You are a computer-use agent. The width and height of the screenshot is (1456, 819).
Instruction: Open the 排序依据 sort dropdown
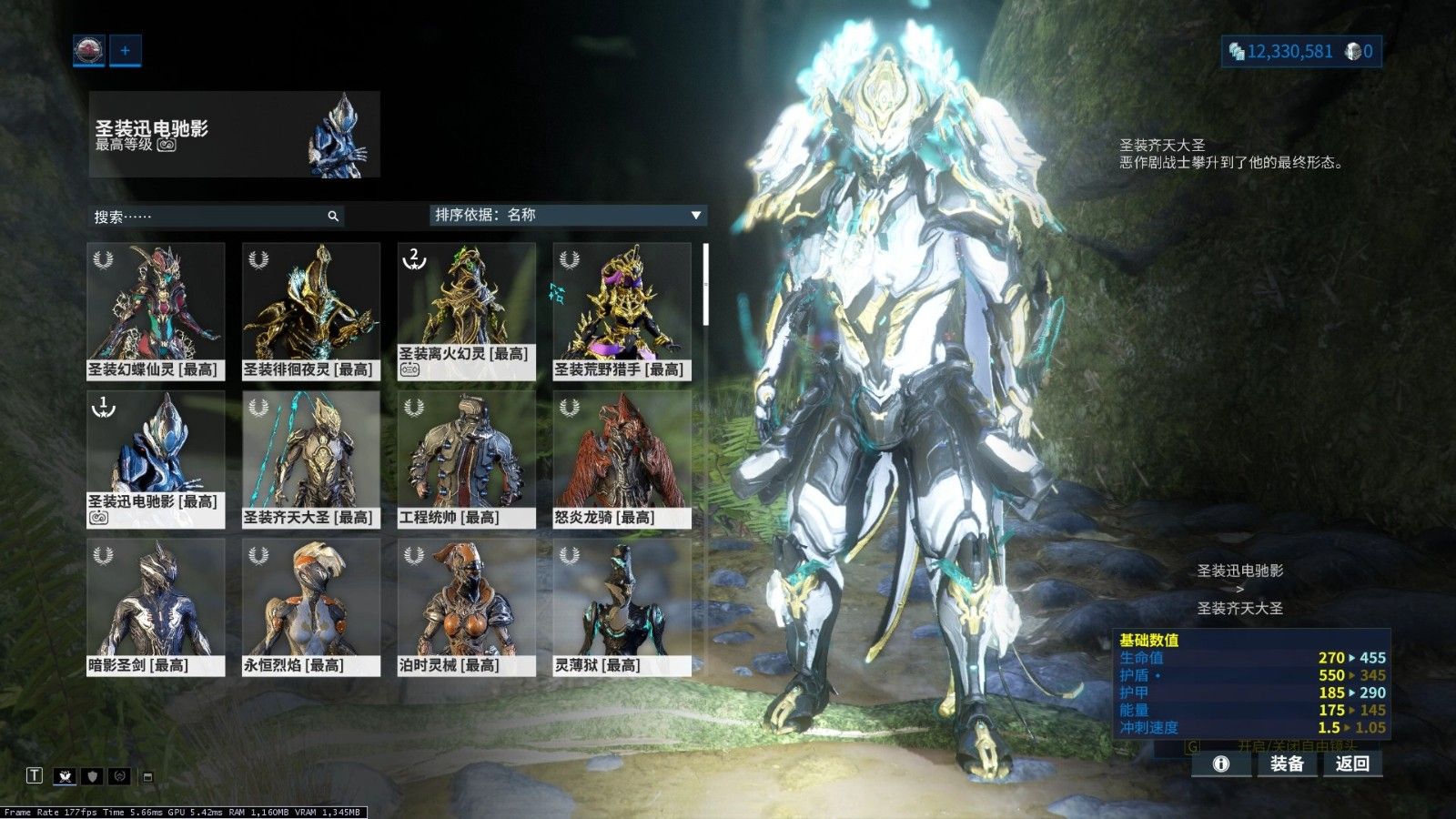point(568,215)
